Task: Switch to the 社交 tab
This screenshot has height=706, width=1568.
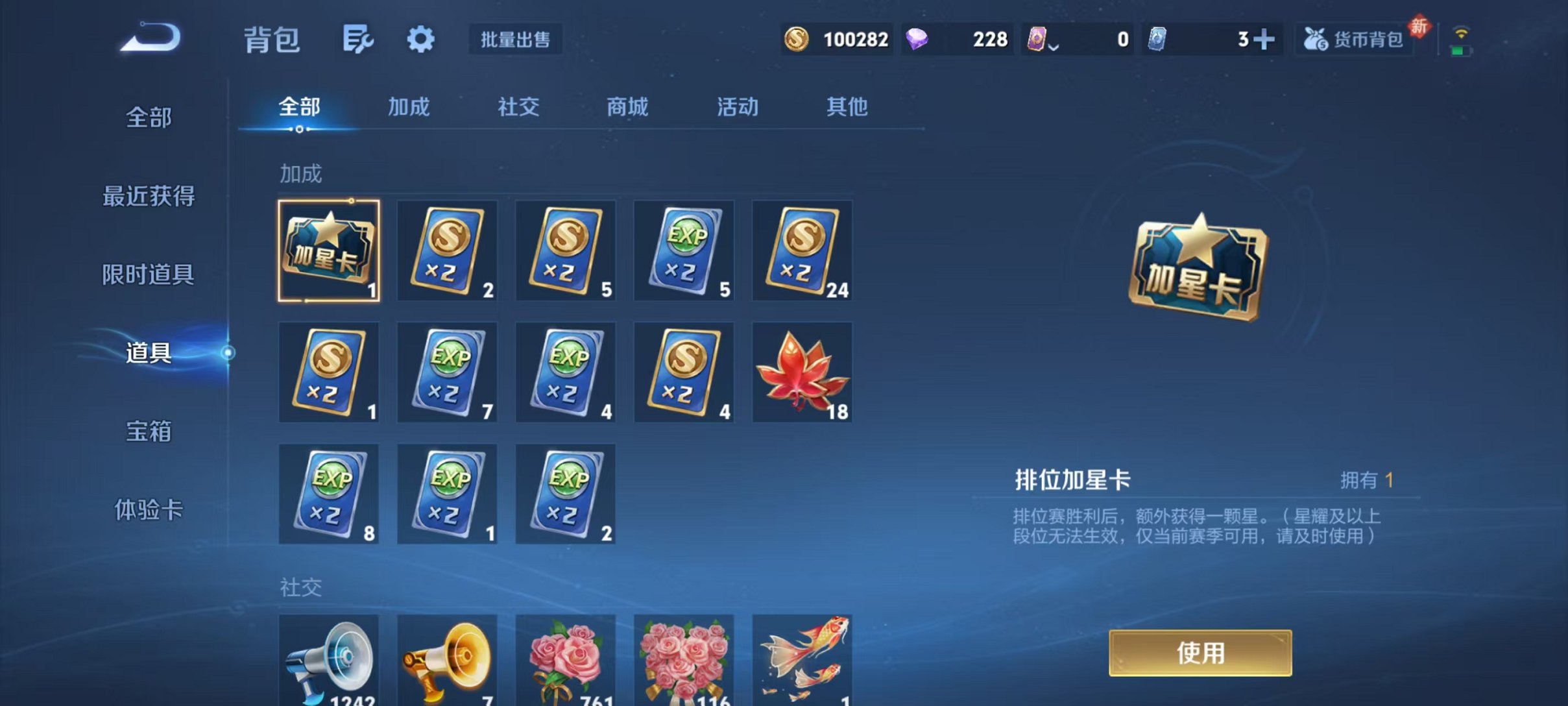Action: (x=517, y=108)
